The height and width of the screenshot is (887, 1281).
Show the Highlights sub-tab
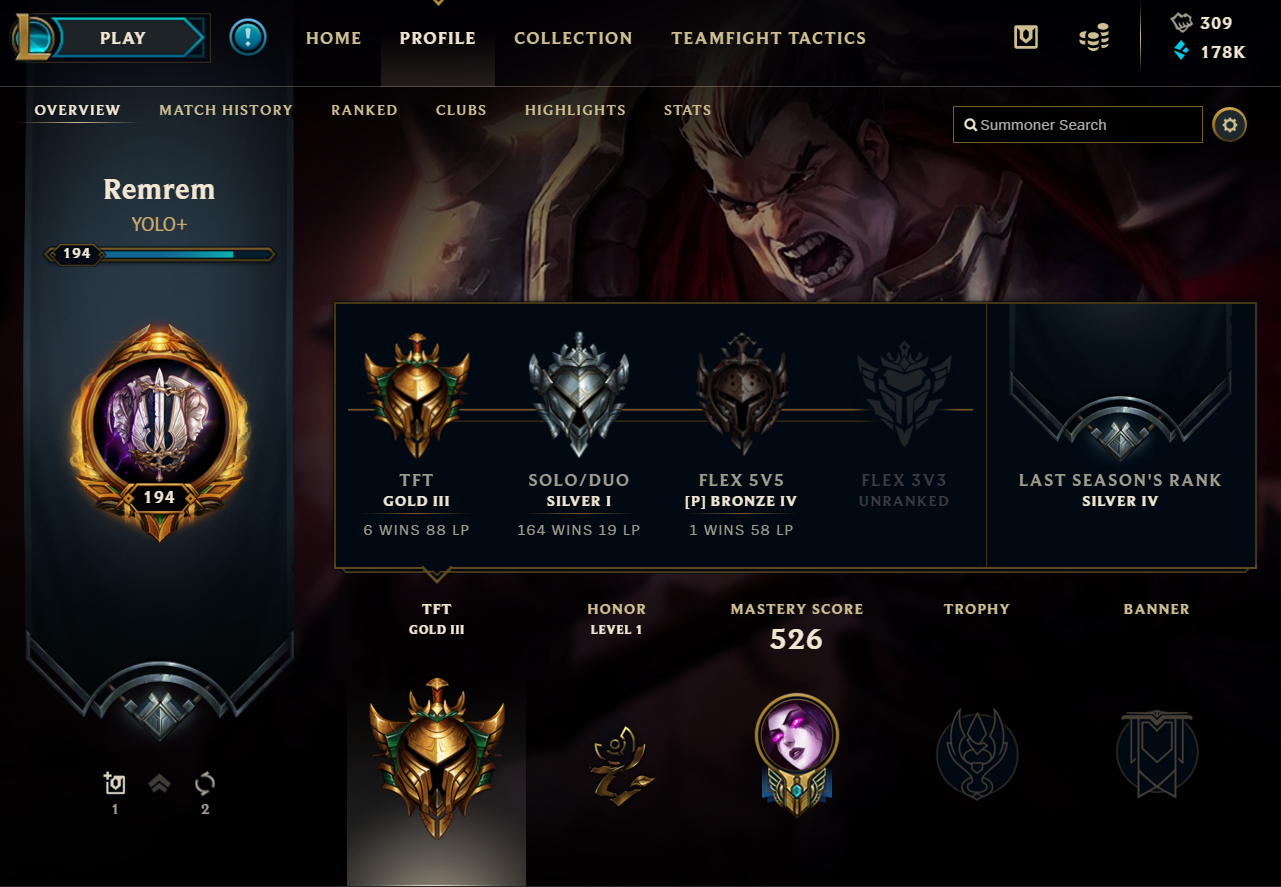(x=575, y=110)
